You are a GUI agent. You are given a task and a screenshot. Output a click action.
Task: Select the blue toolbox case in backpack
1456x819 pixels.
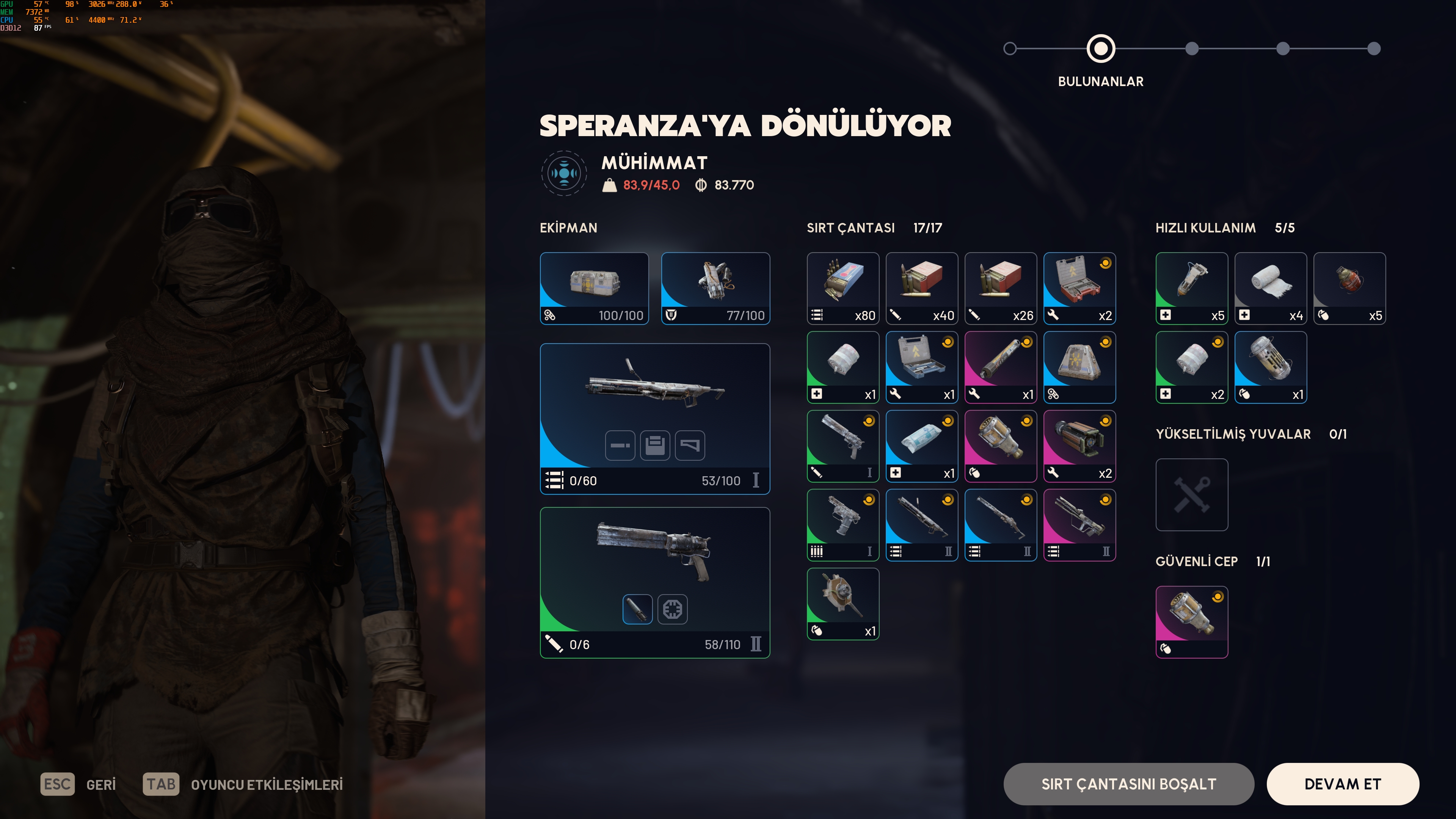922,367
